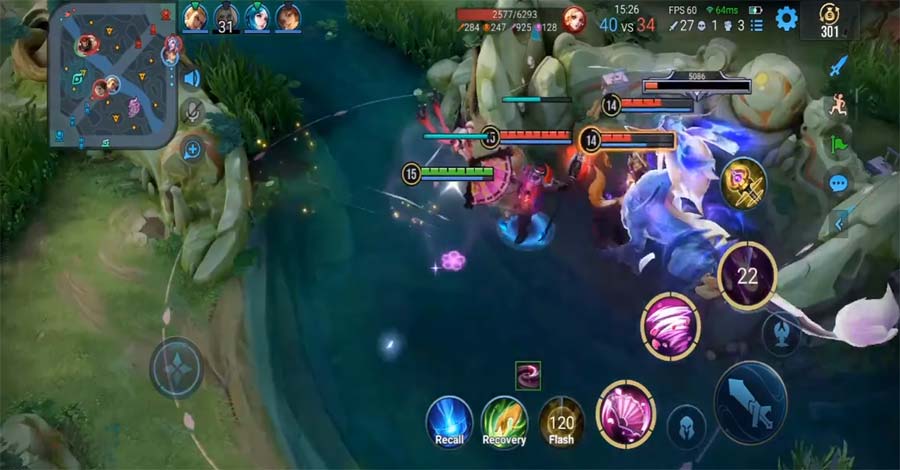Send the running retreat signal
900x470 pixels.
click(838, 105)
